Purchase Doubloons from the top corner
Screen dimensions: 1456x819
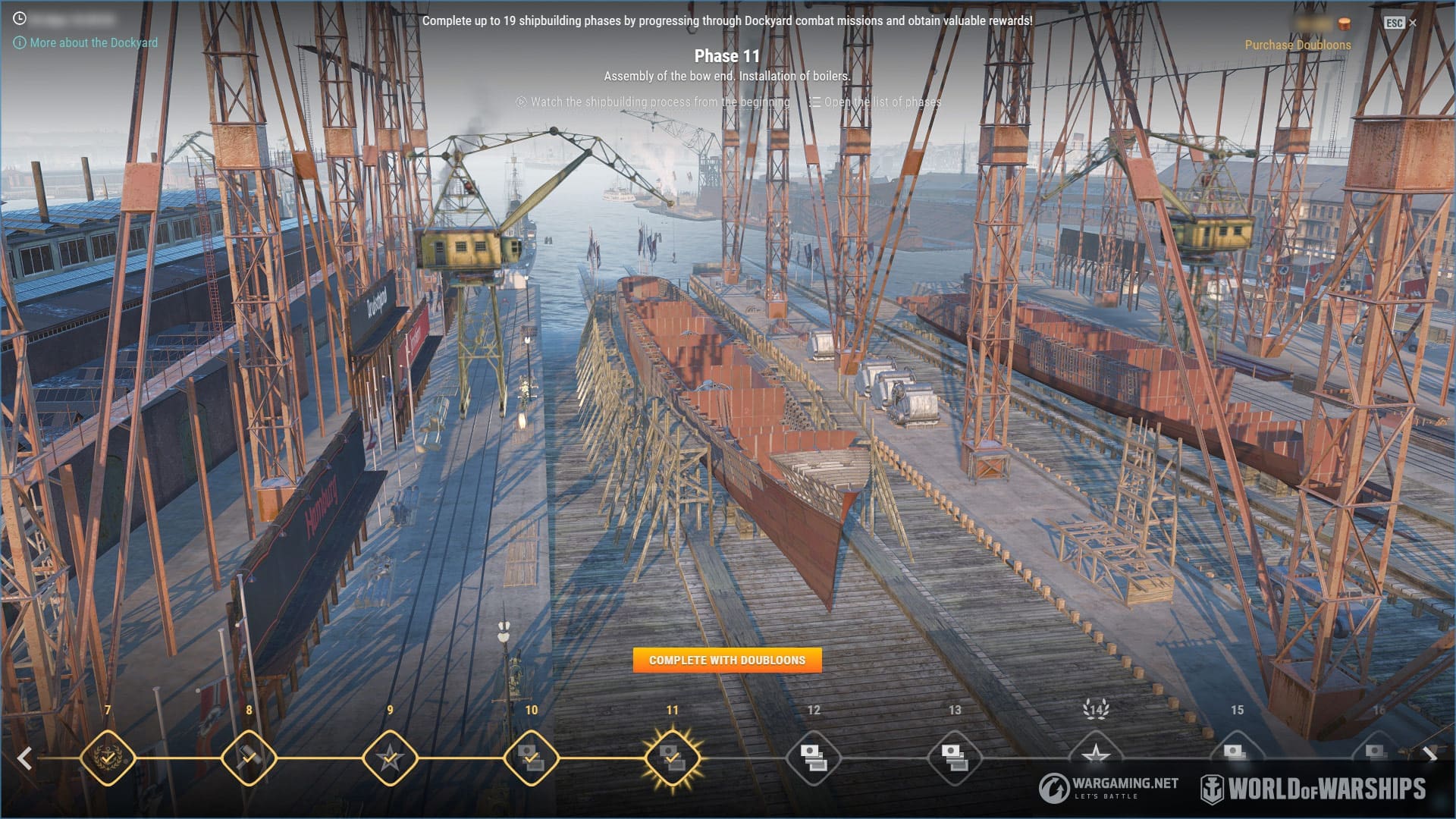[x=1297, y=45]
